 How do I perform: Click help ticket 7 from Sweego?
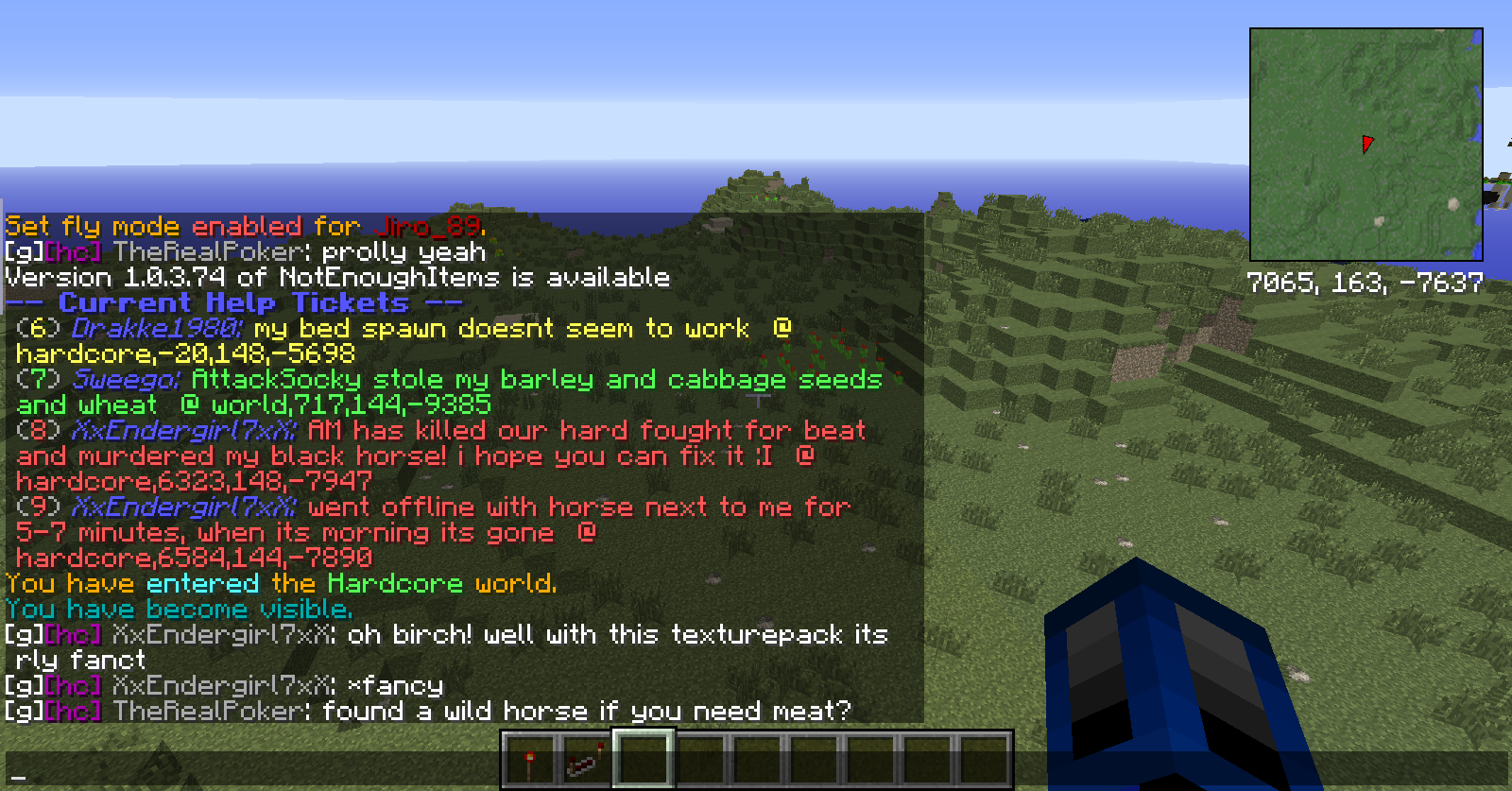(x=449, y=392)
